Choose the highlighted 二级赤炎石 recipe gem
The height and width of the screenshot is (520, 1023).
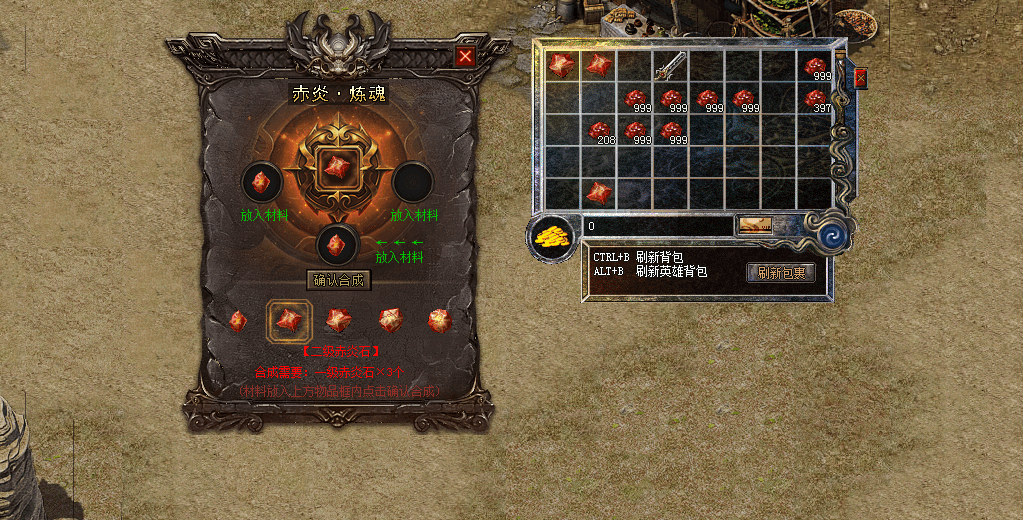289,320
